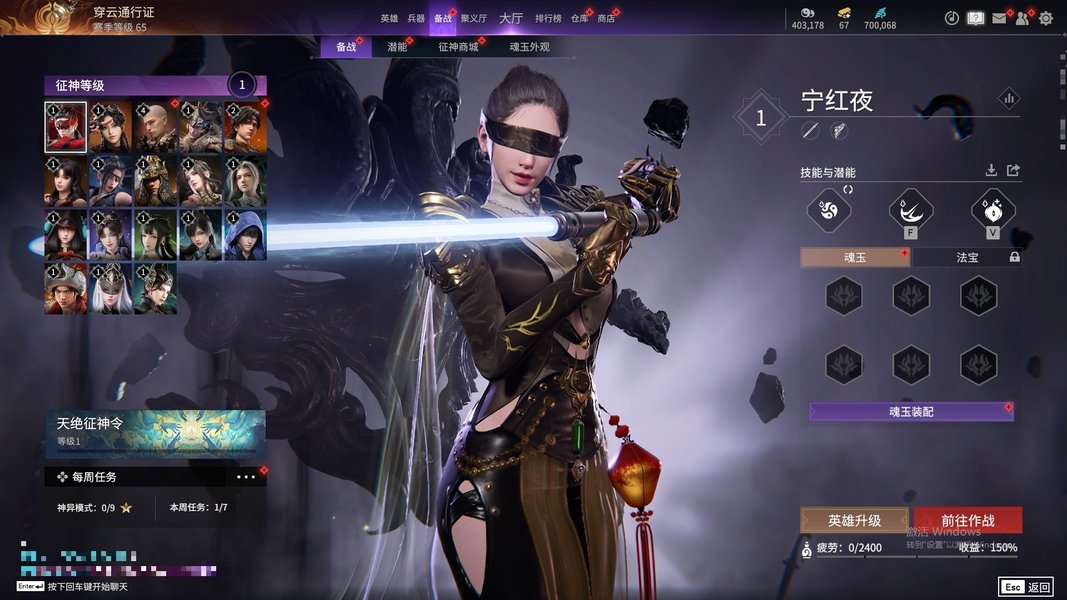Open the 英雄 (Heroes) top menu
1067x600 pixels.
389,18
